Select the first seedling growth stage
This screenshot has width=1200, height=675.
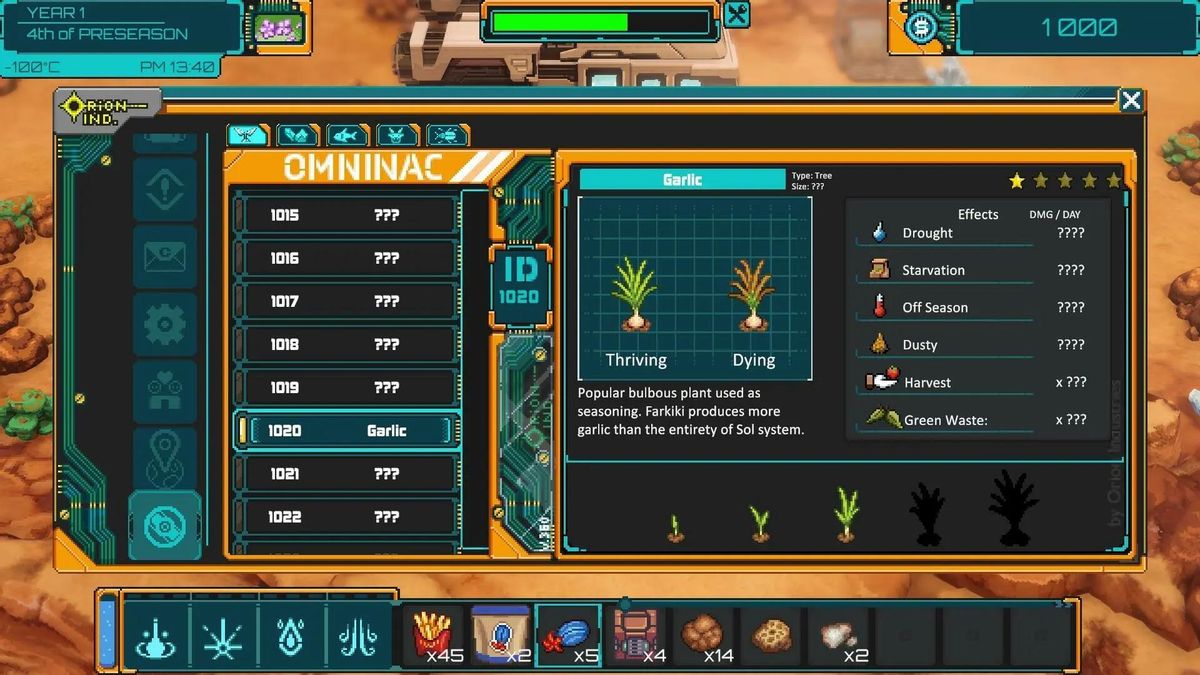click(676, 529)
